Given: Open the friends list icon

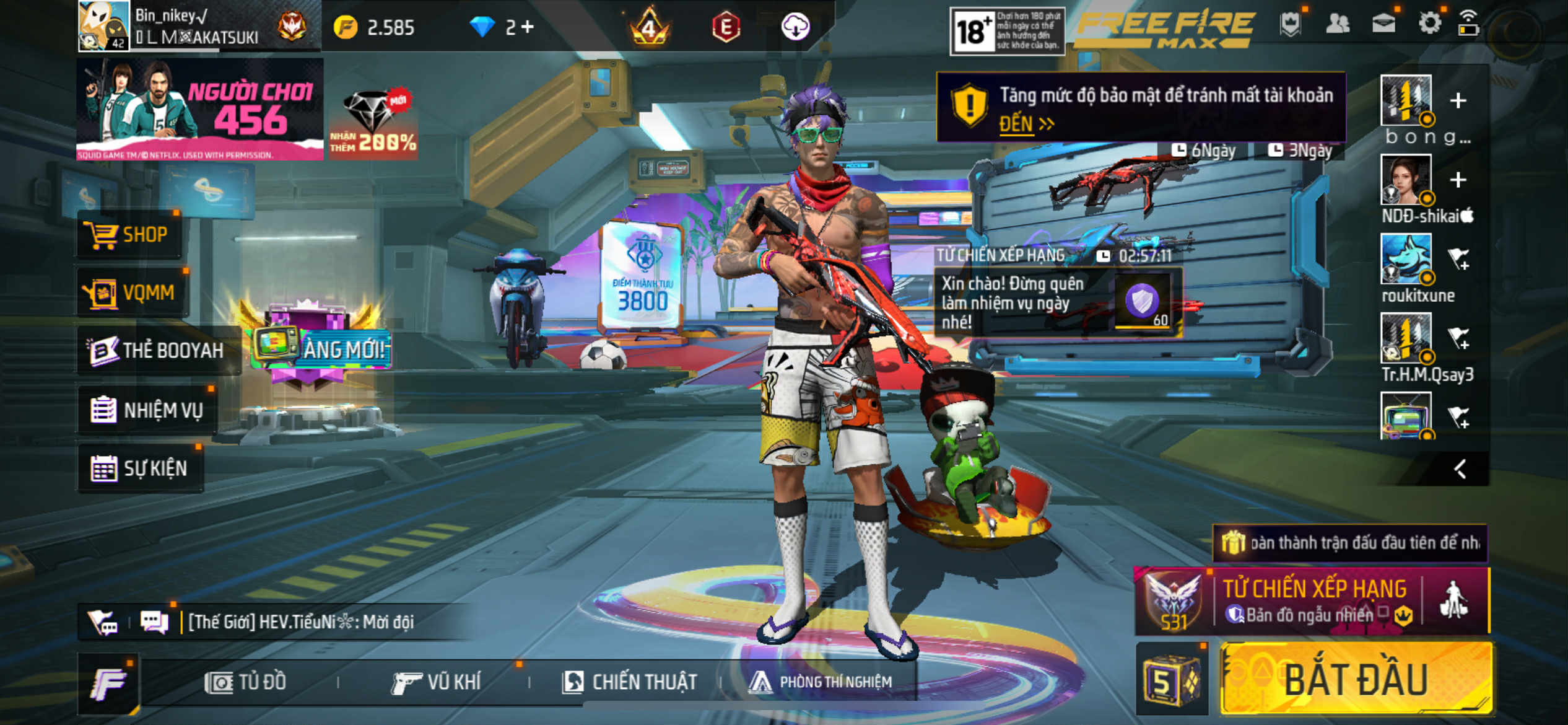Looking at the screenshot, I should [x=1338, y=24].
